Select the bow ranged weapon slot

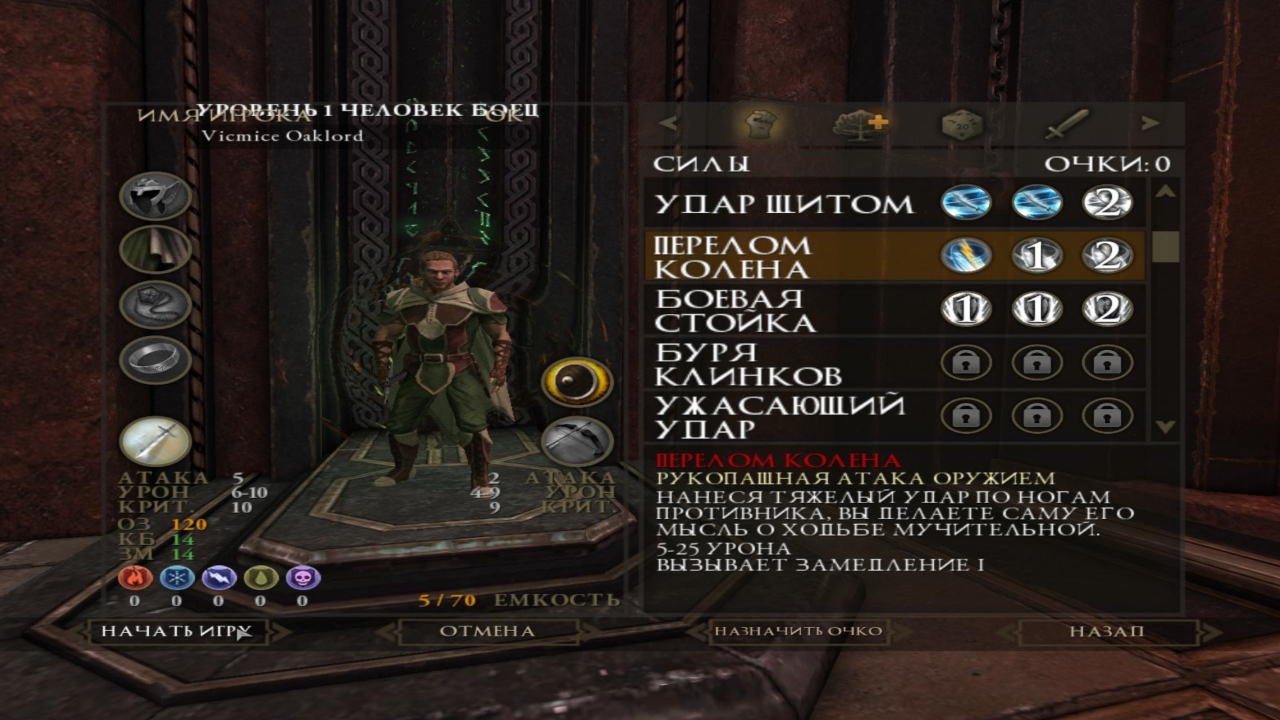coord(577,440)
